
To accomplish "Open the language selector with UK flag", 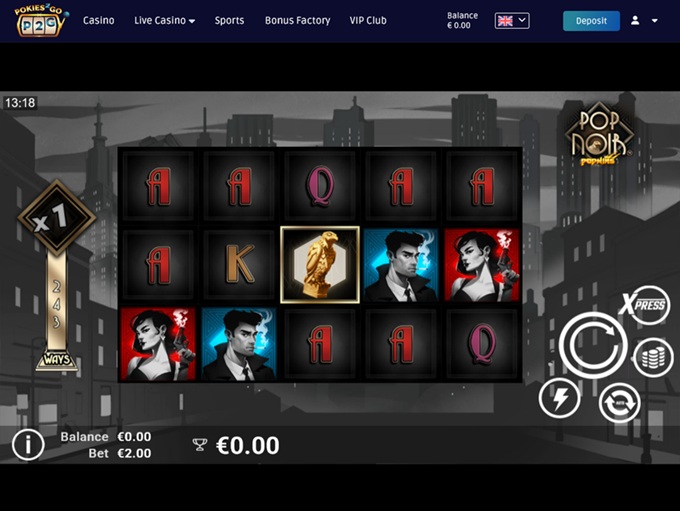I will pos(512,20).
